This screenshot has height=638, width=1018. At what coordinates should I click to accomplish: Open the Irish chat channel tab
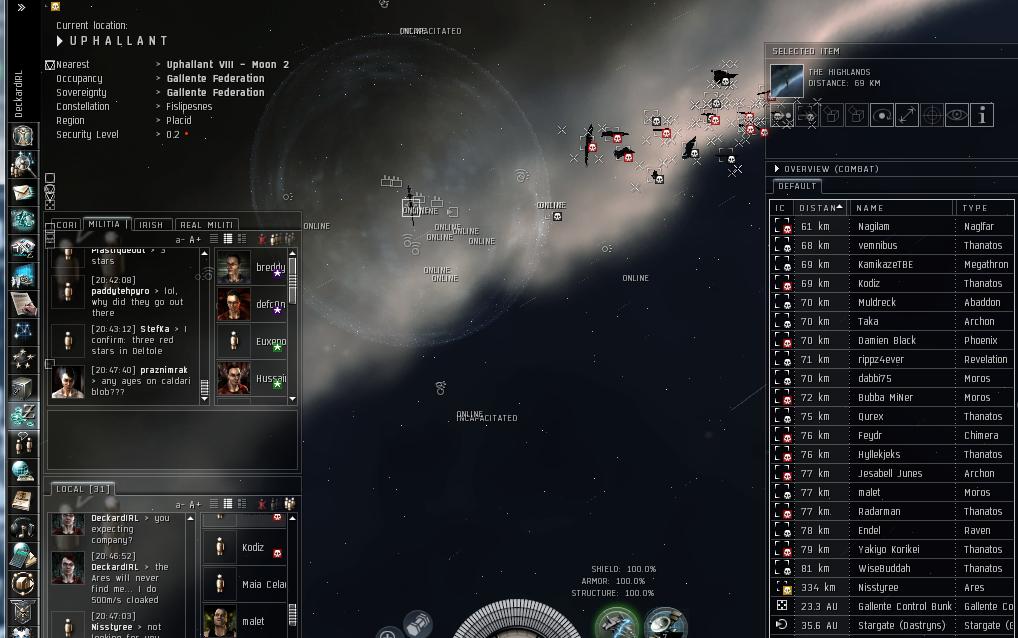[150, 225]
